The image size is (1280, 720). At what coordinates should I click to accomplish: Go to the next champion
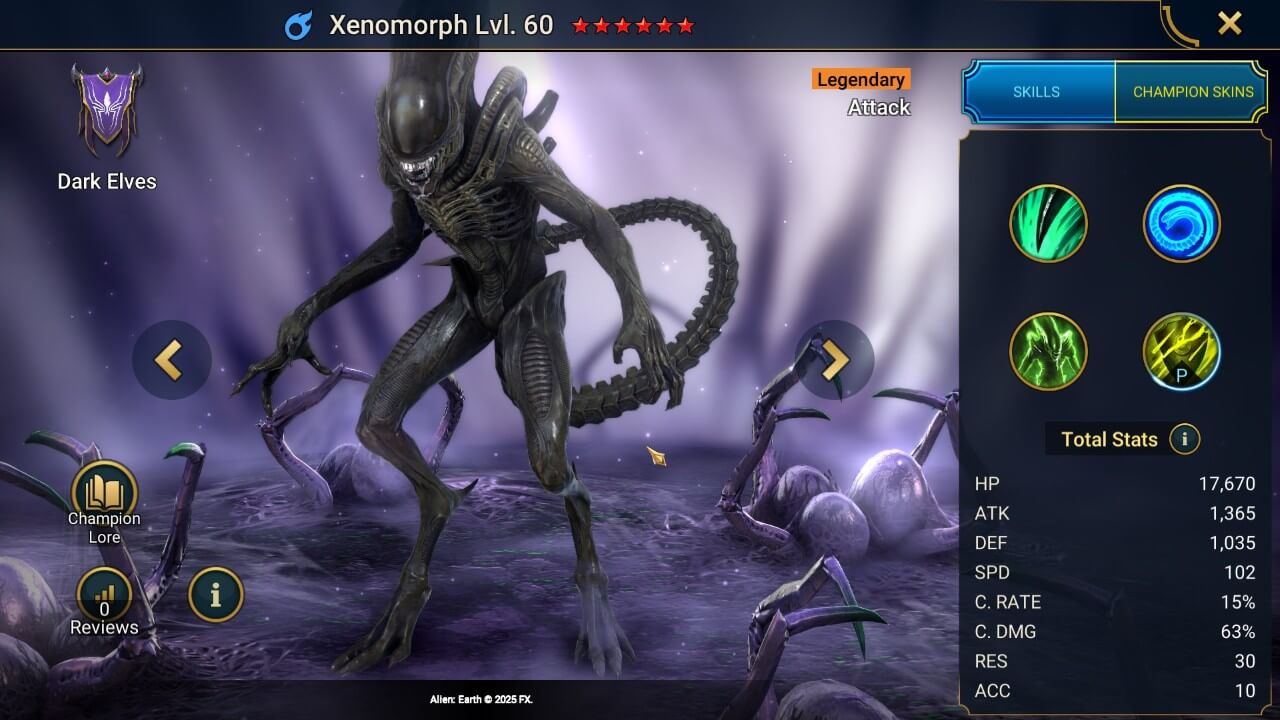point(835,360)
